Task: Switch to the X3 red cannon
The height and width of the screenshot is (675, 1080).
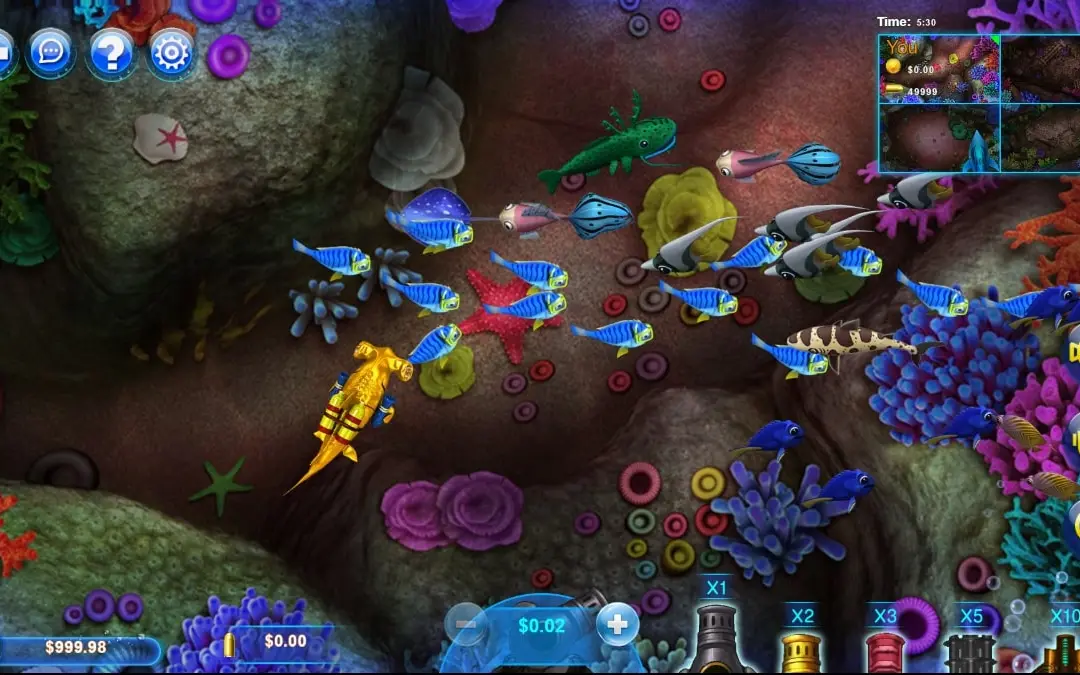Action: [885, 648]
